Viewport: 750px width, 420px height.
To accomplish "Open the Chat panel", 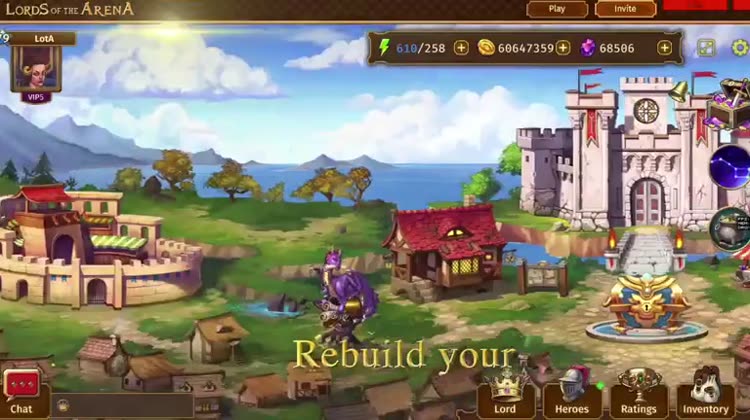I will coord(21,391).
